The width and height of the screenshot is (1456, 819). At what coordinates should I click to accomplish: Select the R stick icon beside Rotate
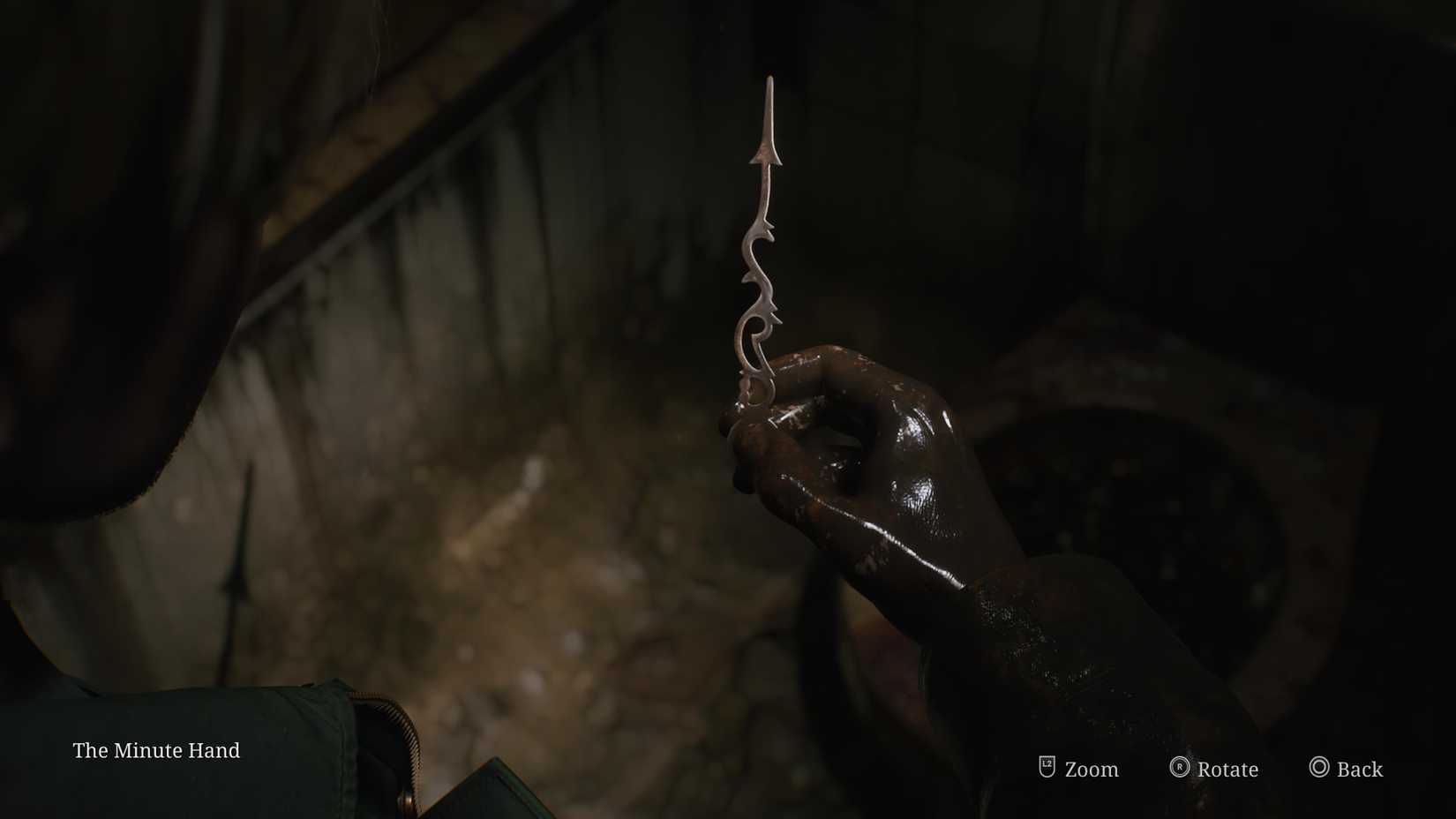[1179, 769]
